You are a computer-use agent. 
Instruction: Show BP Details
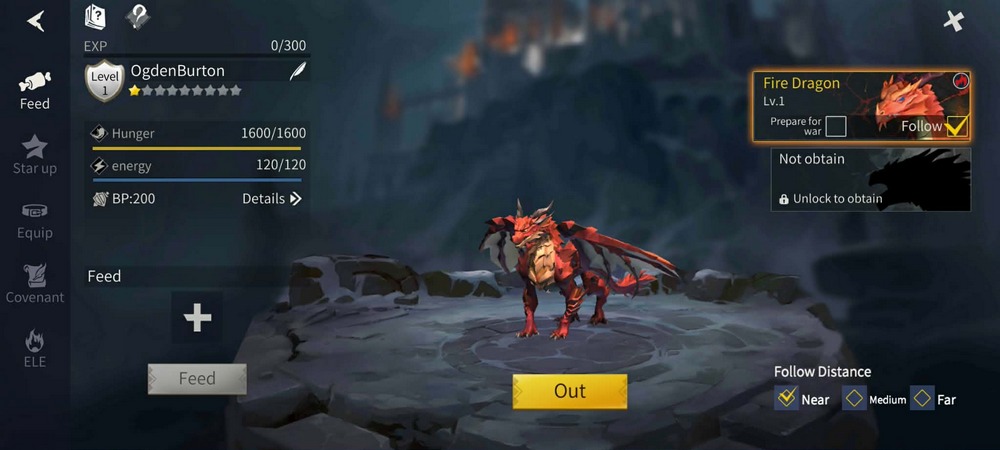(x=271, y=199)
